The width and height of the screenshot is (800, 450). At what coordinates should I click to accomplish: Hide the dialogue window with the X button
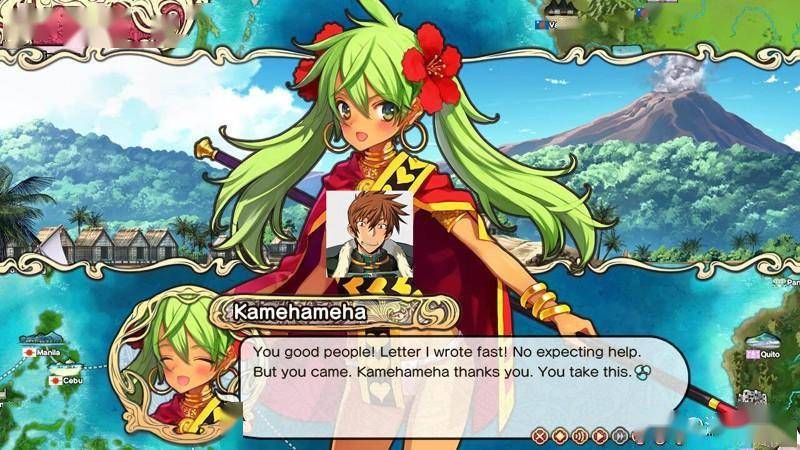click(x=540, y=435)
